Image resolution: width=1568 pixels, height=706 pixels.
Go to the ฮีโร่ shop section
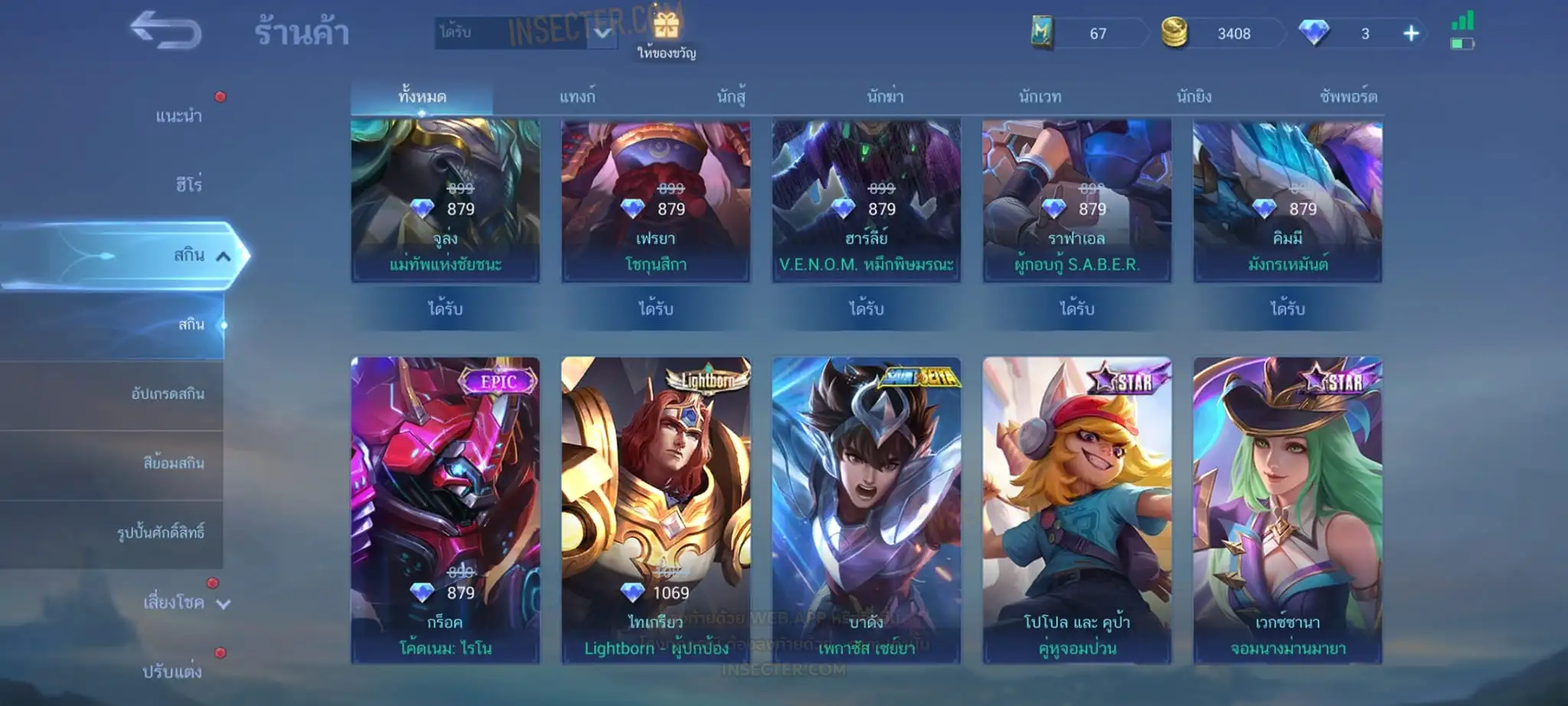(188, 185)
